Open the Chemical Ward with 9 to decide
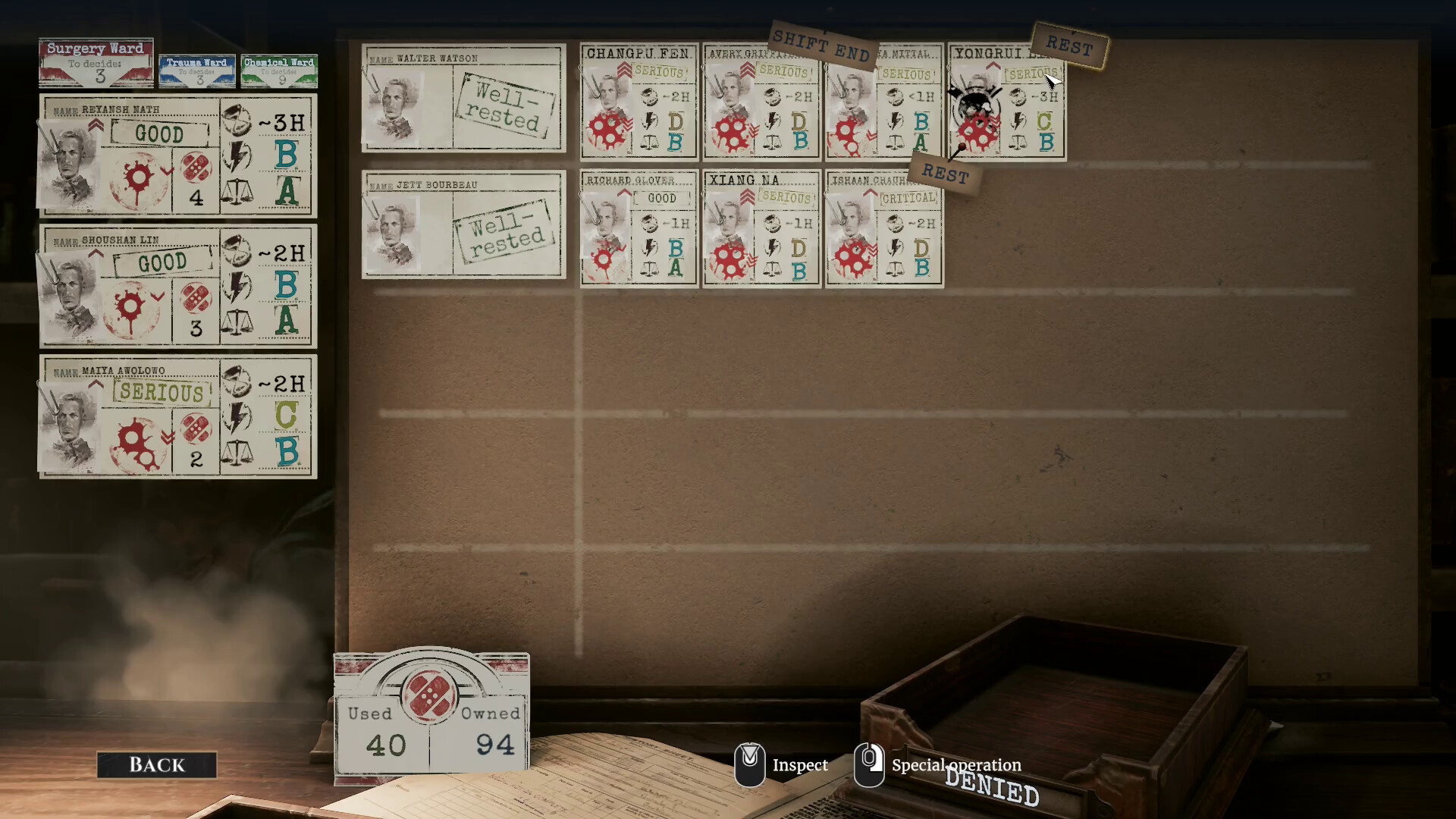The height and width of the screenshot is (819, 1456). [278, 70]
